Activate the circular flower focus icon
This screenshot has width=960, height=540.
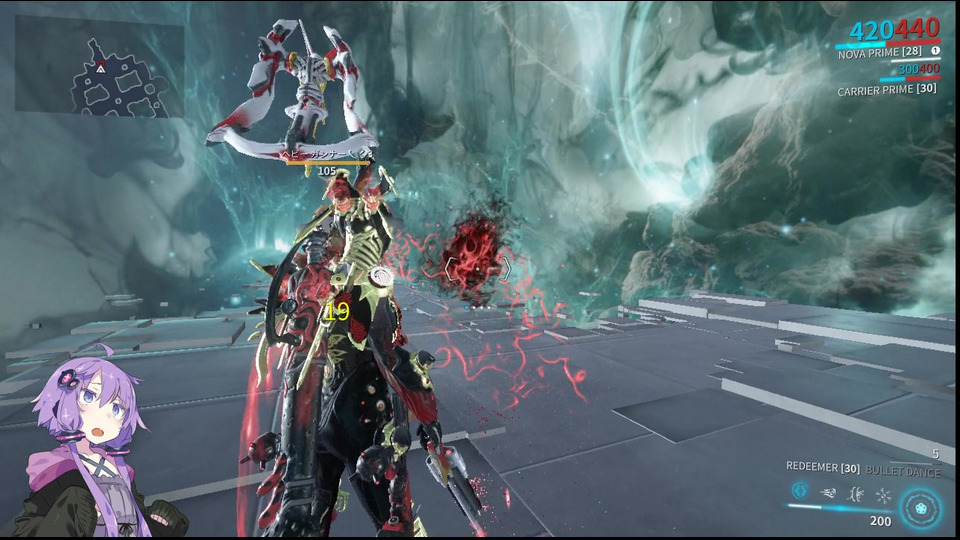click(920, 507)
